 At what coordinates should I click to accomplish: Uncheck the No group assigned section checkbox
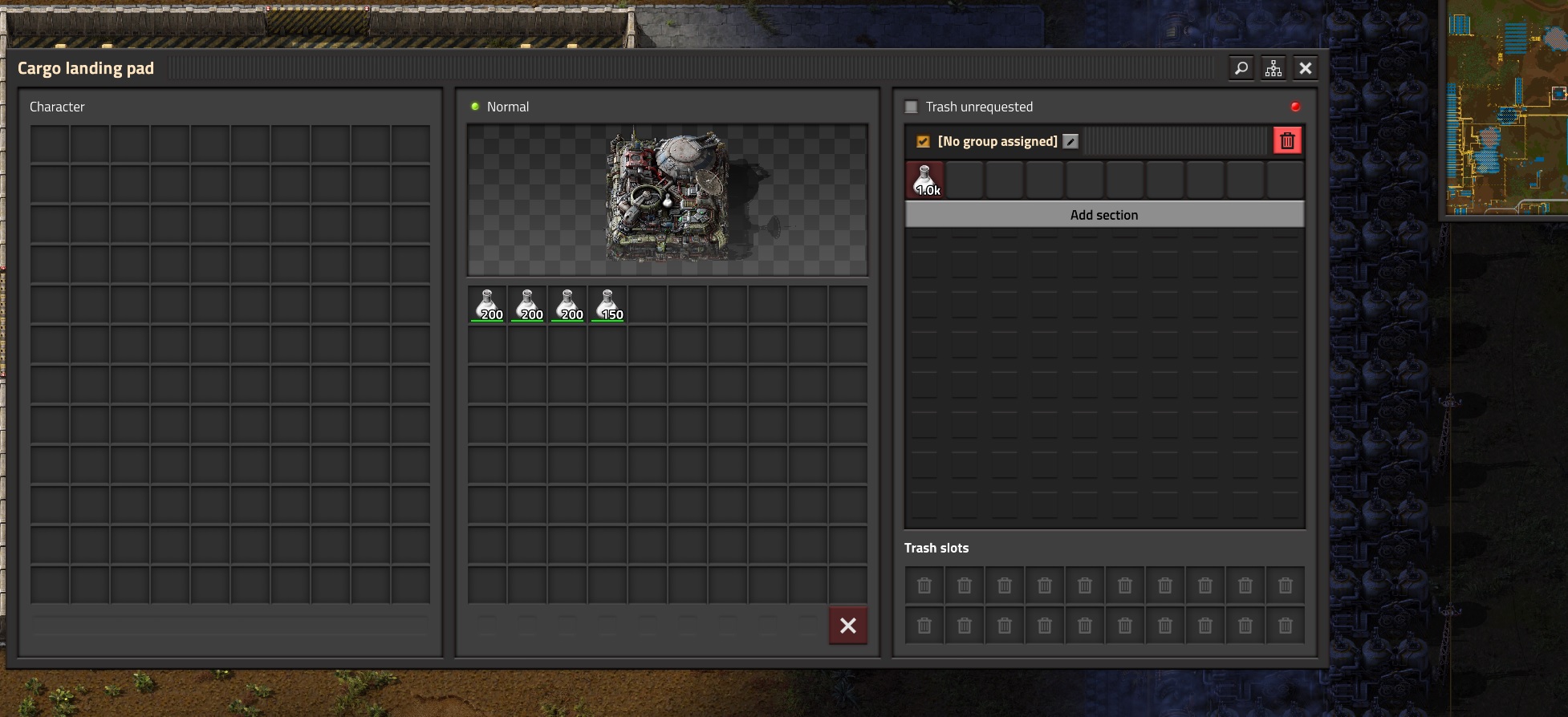pyautogui.click(x=923, y=141)
